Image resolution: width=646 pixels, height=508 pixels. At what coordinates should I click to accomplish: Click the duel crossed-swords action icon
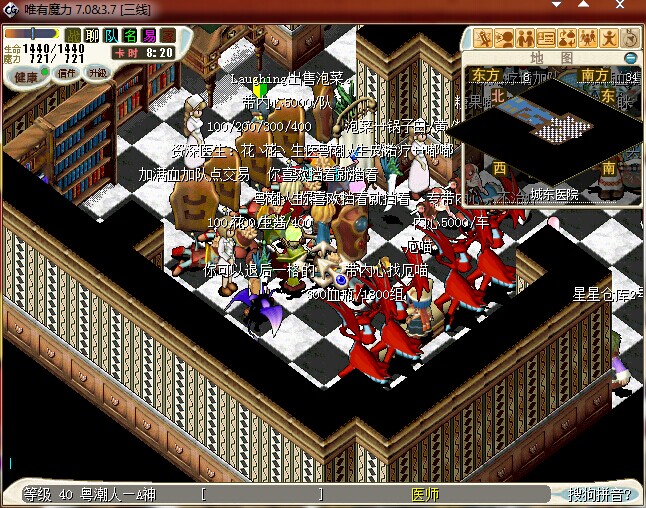(483, 39)
